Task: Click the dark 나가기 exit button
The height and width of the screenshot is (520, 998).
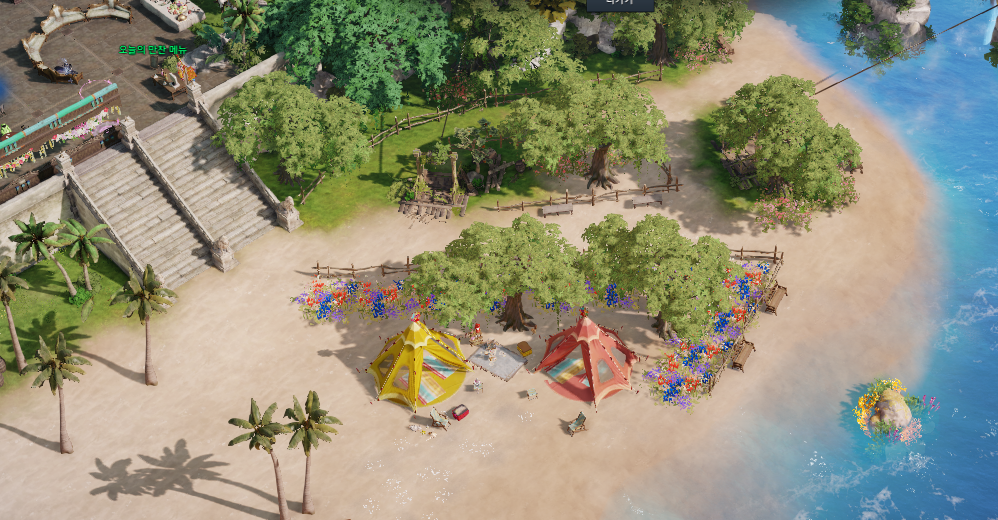Action: [620, 4]
